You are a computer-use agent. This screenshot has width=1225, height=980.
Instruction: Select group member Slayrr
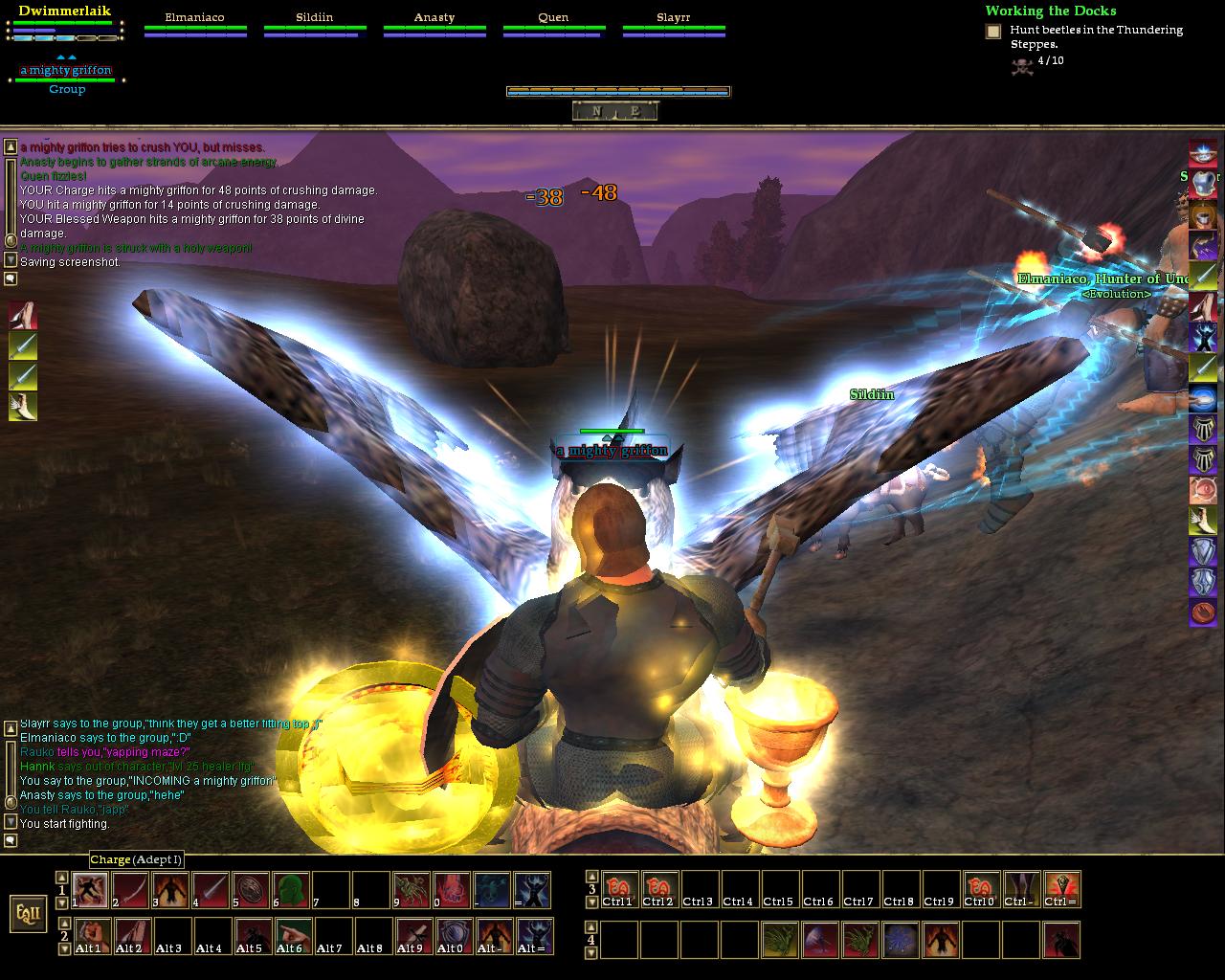tap(674, 17)
